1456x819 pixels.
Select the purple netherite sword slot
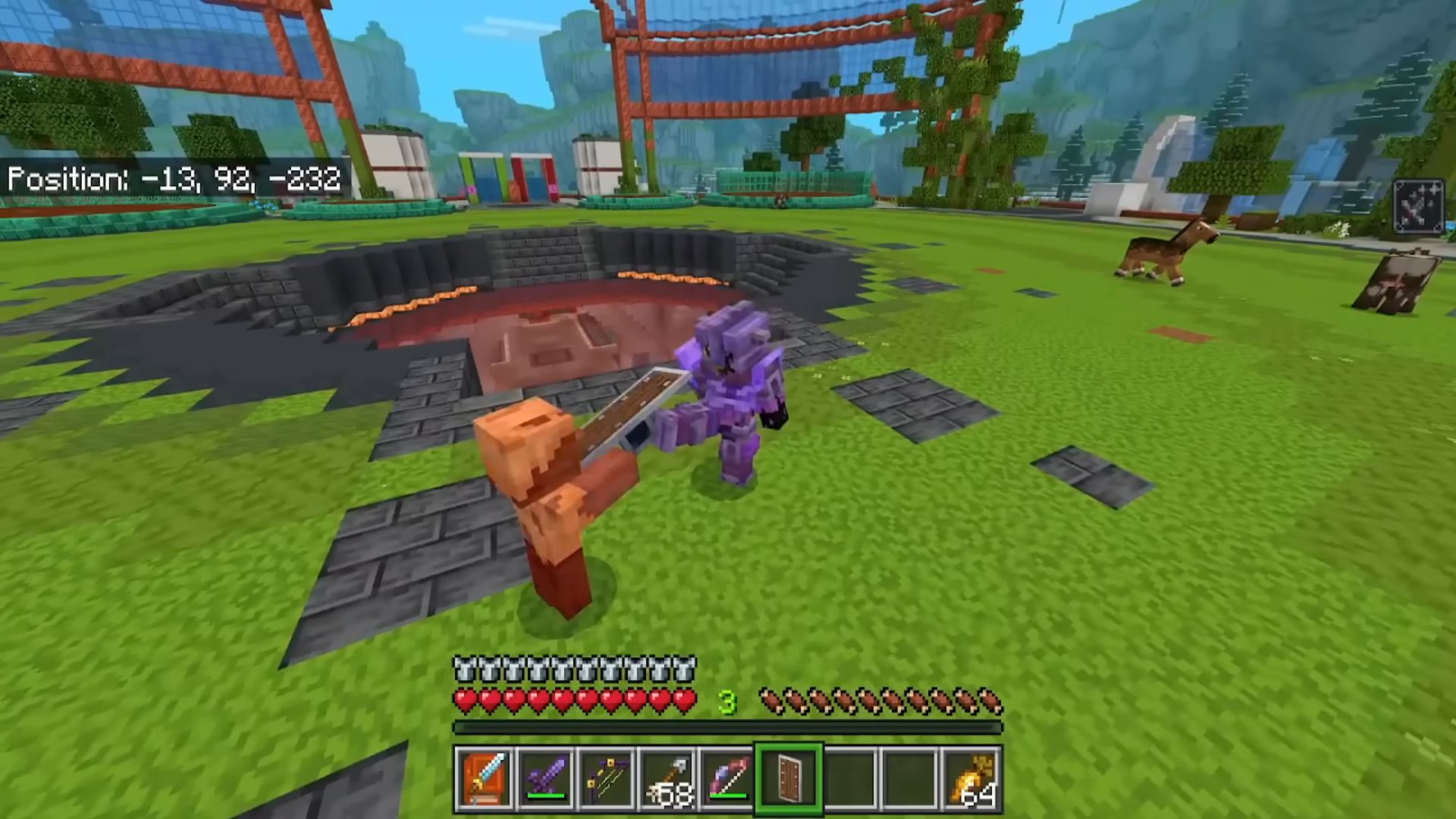[x=546, y=779]
